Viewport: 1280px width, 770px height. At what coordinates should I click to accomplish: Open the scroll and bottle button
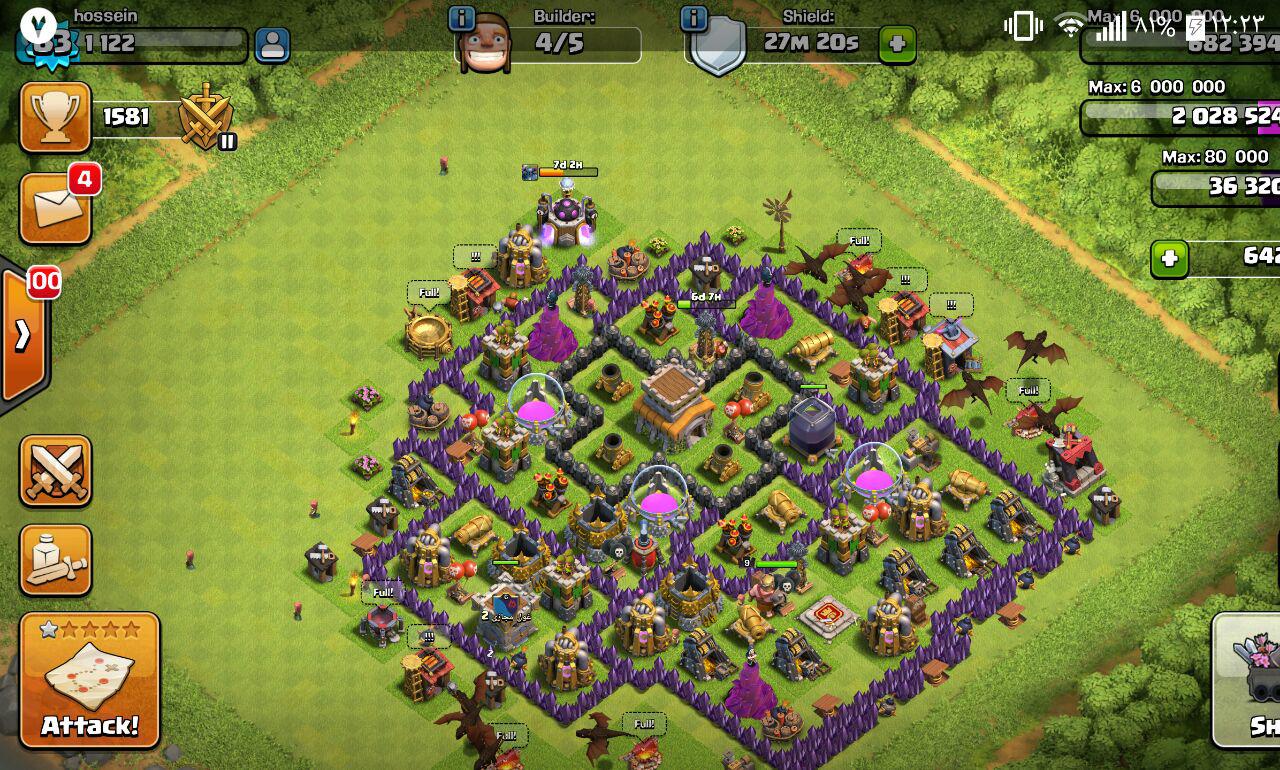coord(55,560)
